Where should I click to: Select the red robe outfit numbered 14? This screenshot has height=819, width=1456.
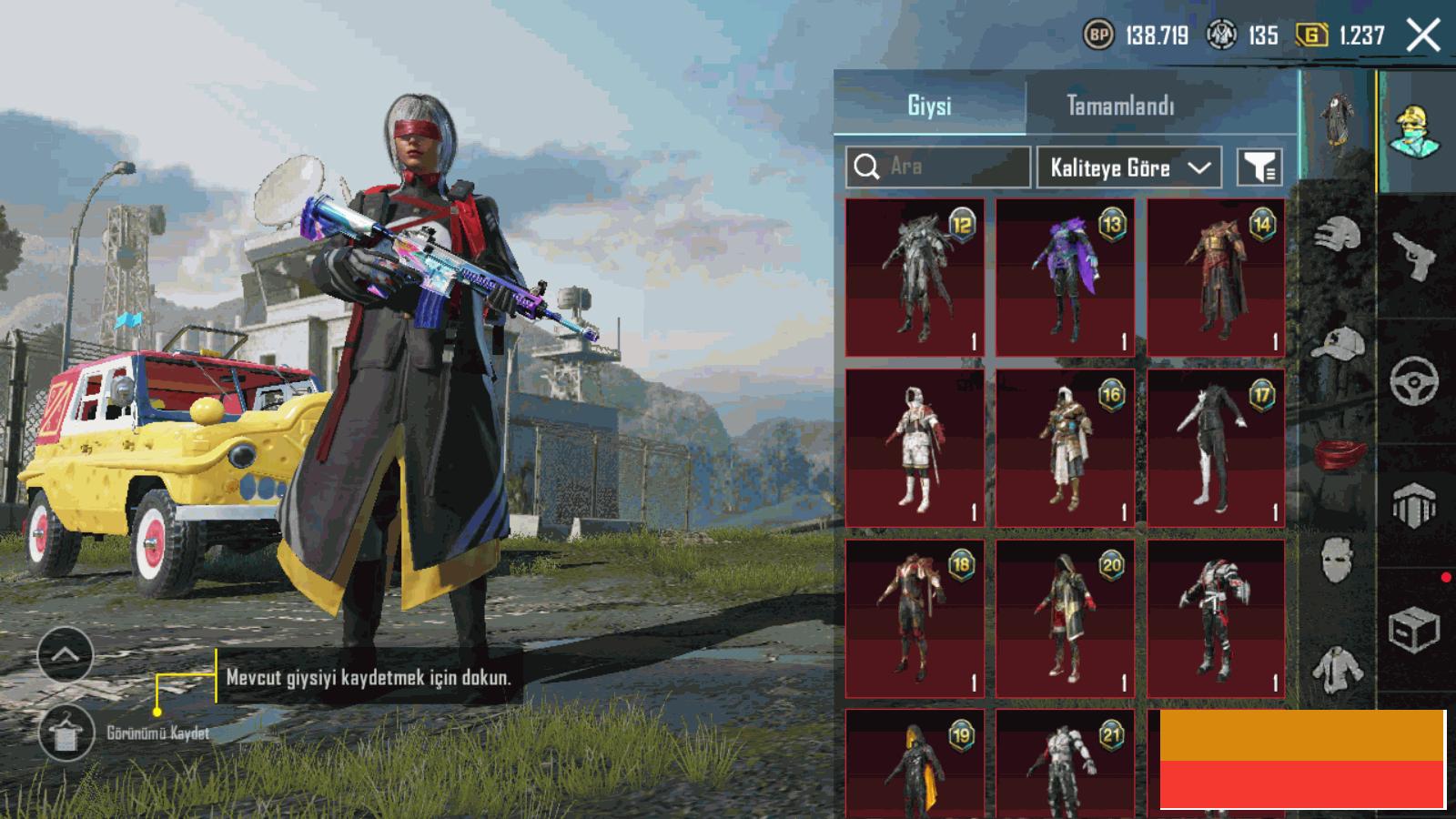[1216, 278]
